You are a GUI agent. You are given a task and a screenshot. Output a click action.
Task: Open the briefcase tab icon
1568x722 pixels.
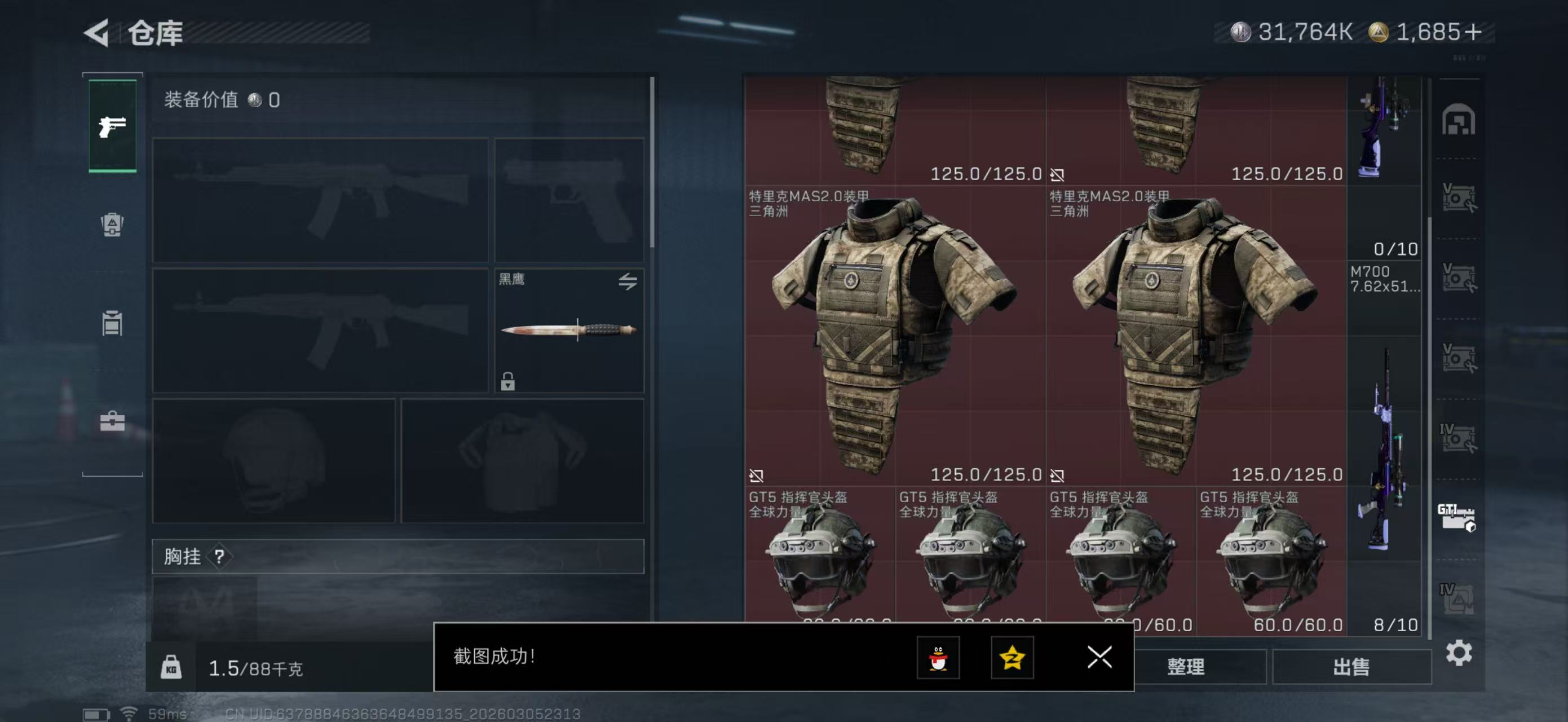(x=113, y=421)
